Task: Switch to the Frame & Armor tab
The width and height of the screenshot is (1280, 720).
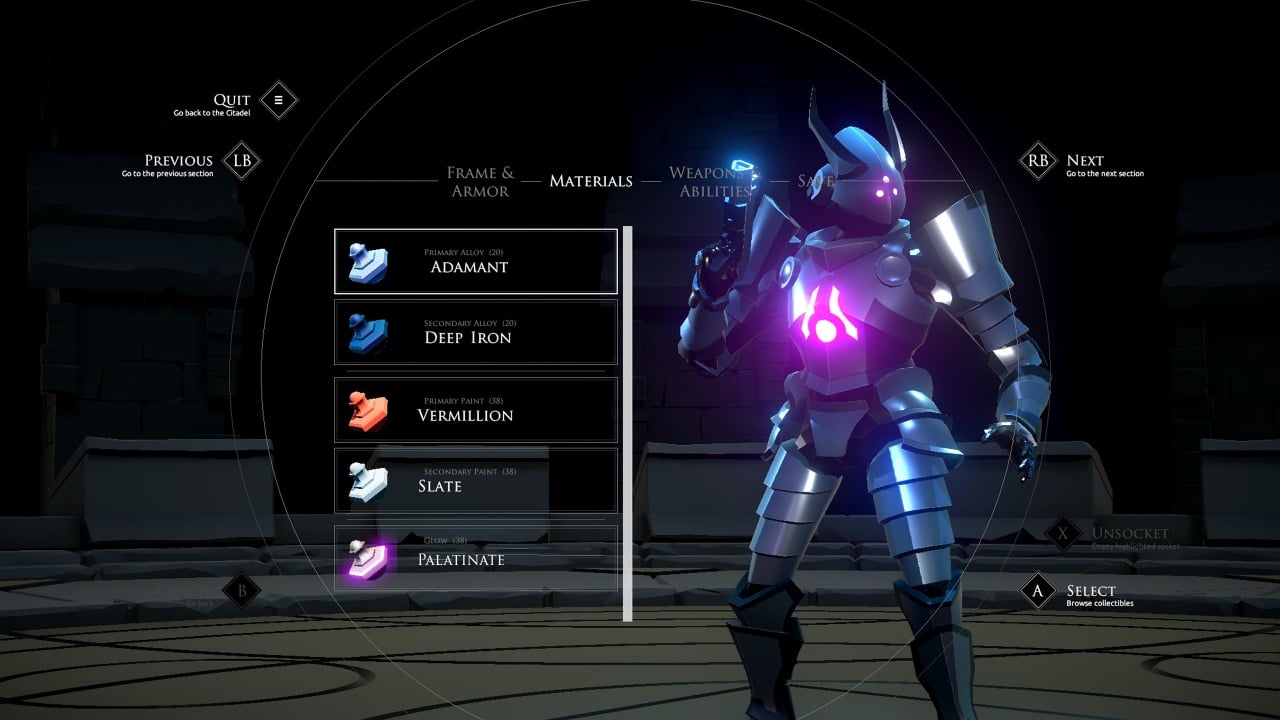Action: coord(480,181)
